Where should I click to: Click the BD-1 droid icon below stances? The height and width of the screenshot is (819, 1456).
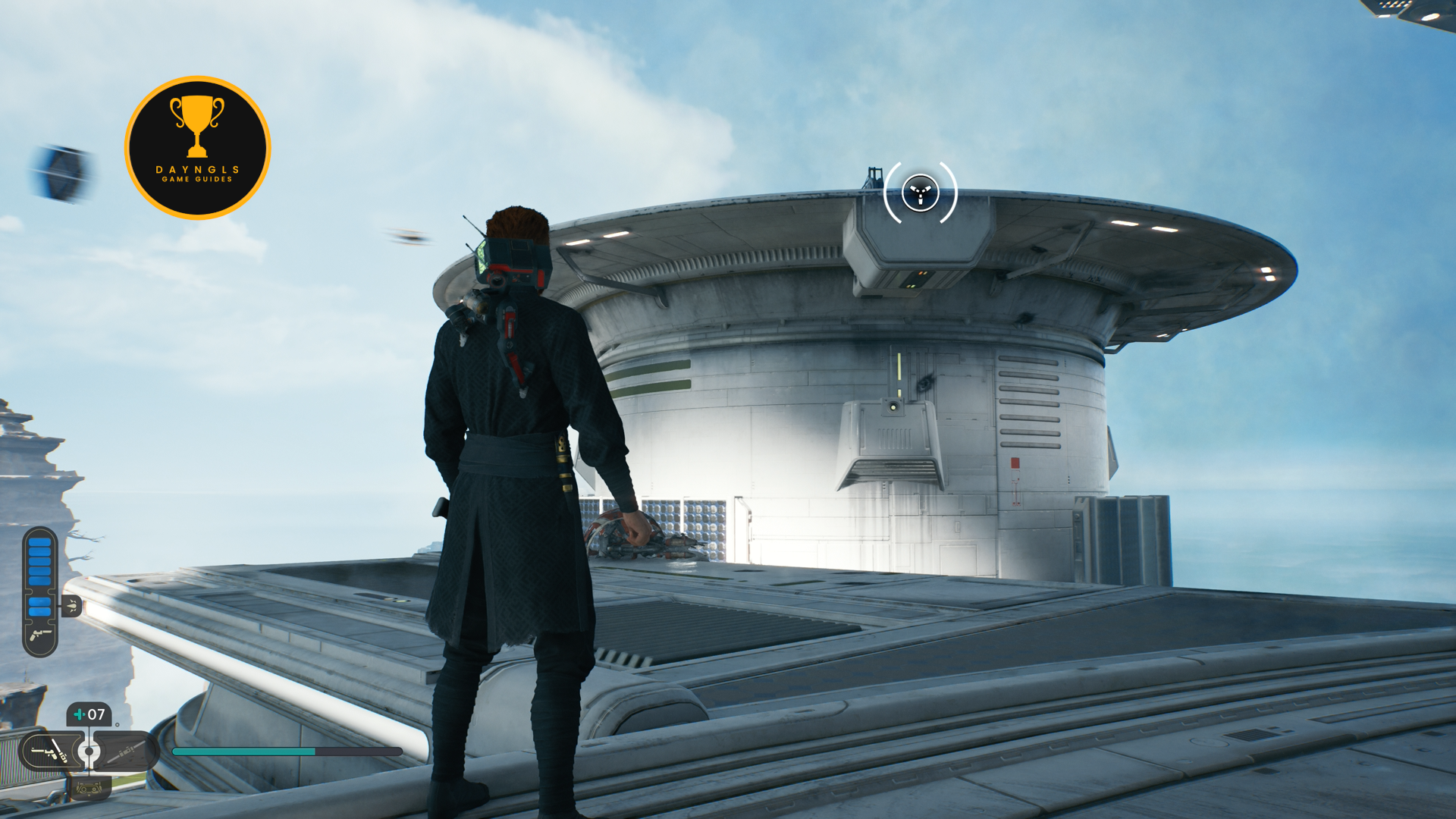click(x=89, y=789)
